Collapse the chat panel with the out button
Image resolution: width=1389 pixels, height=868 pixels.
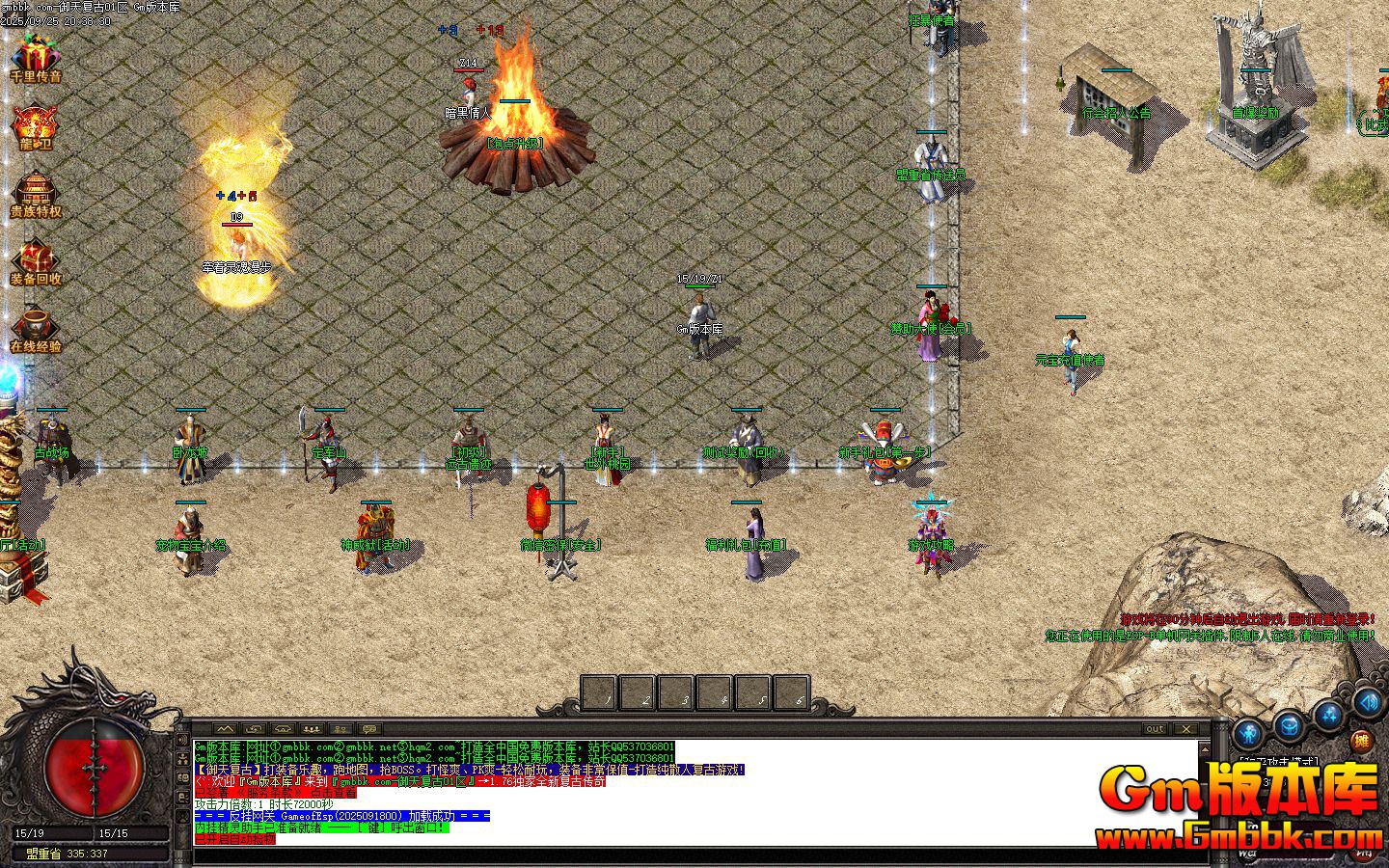[1155, 728]
